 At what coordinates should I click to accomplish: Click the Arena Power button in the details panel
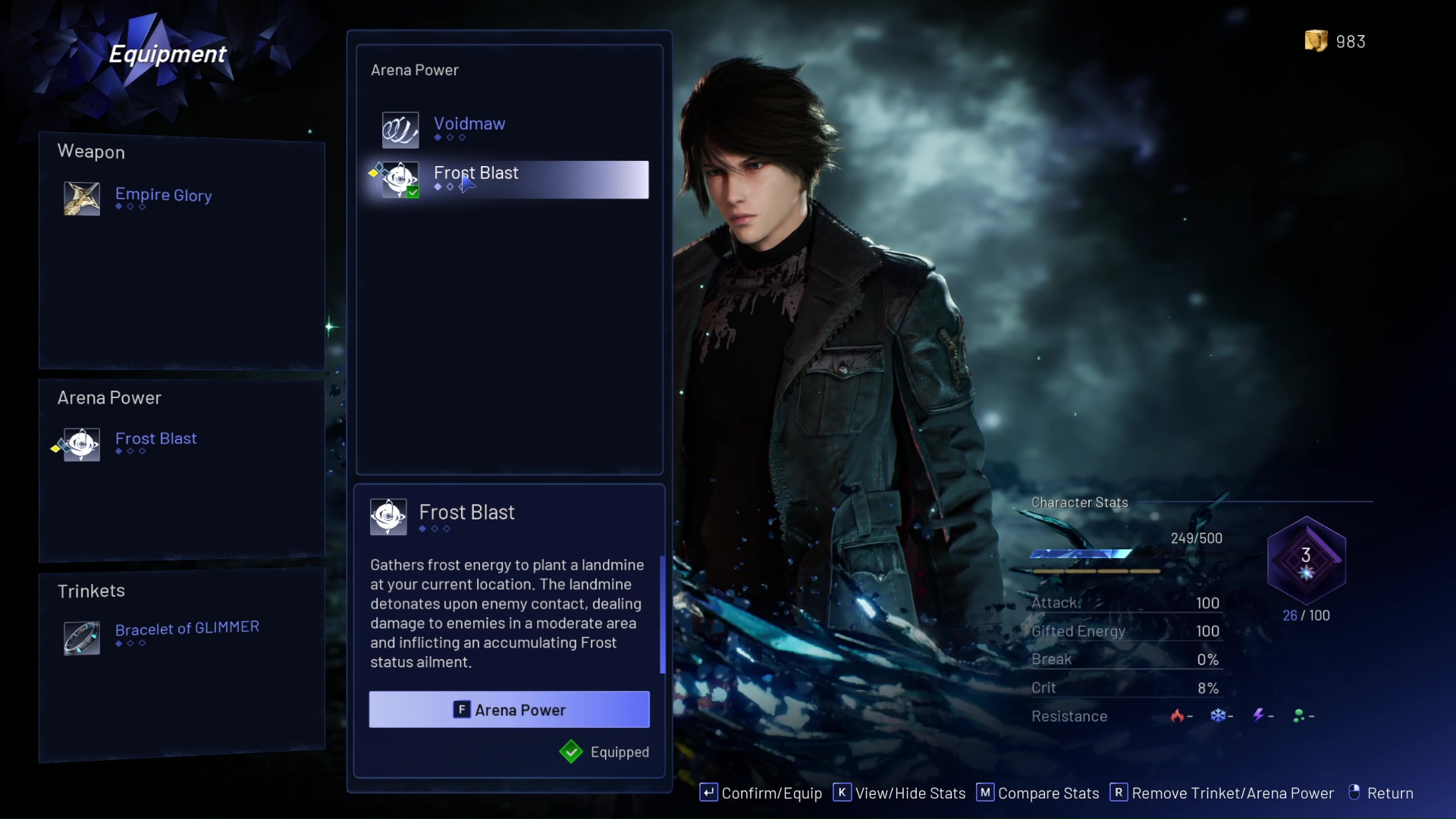[x=509, y=710]
